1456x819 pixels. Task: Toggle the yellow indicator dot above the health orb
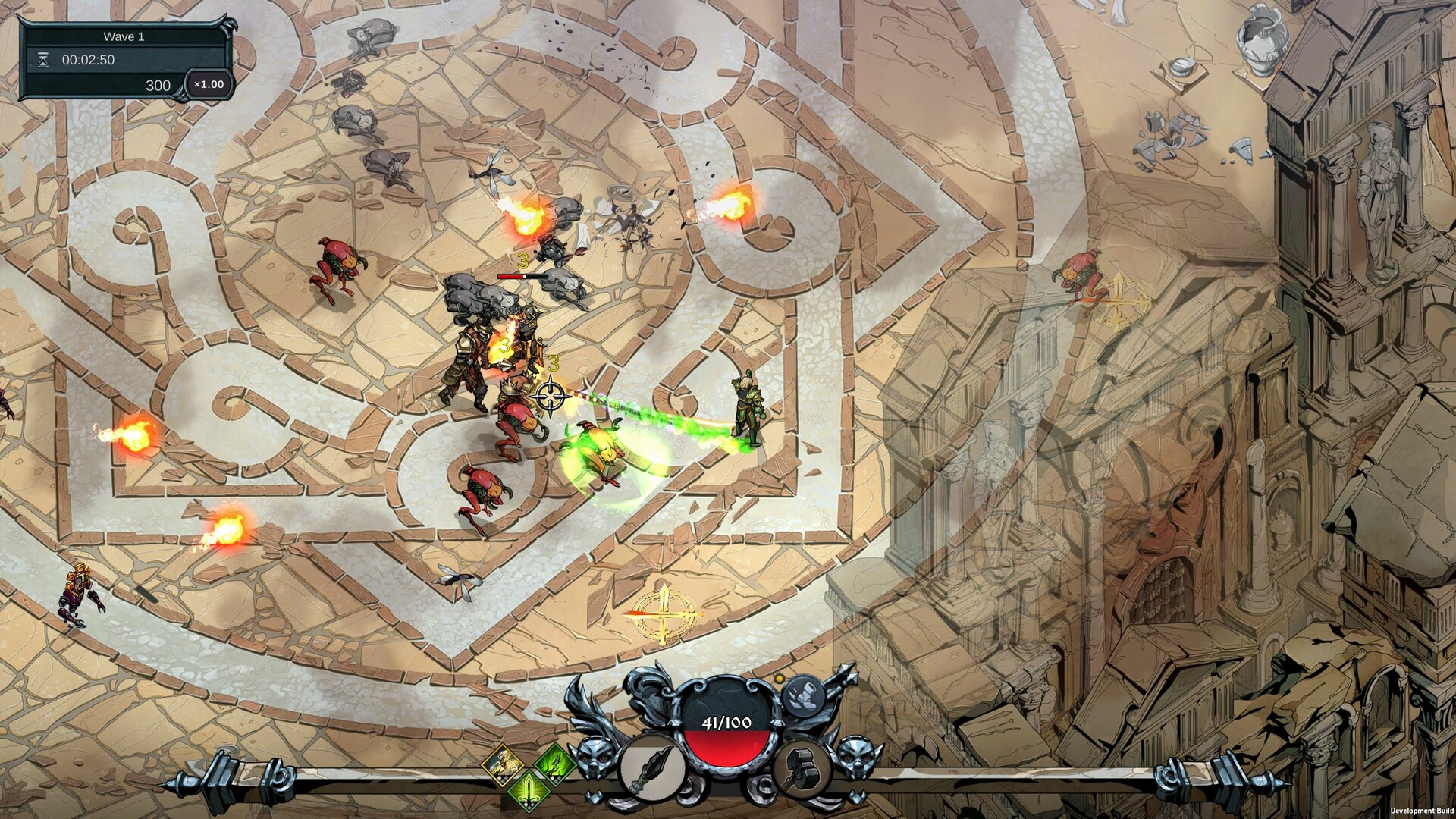(779, 679)
